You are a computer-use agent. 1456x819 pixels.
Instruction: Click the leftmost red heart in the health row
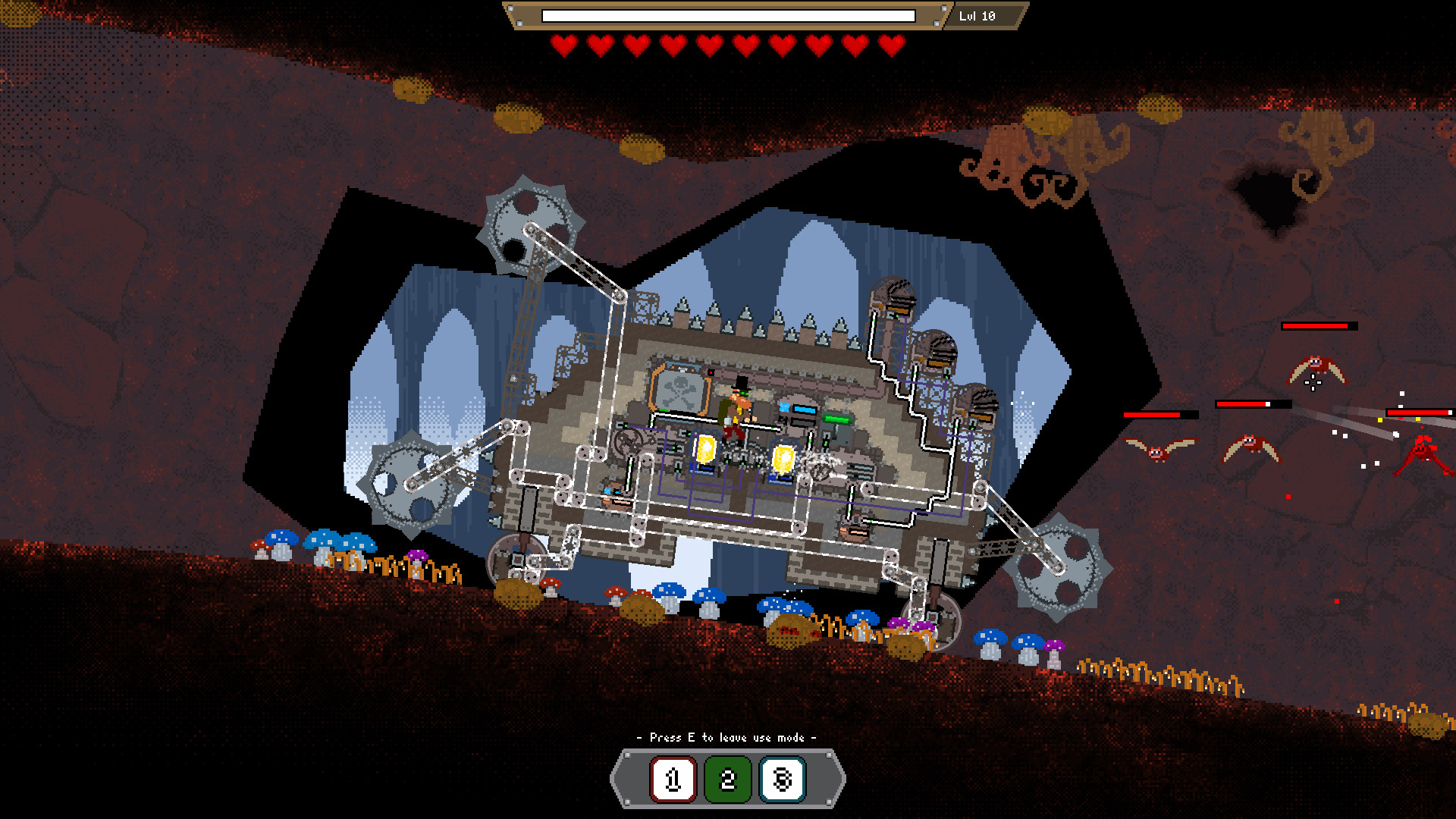563,44
